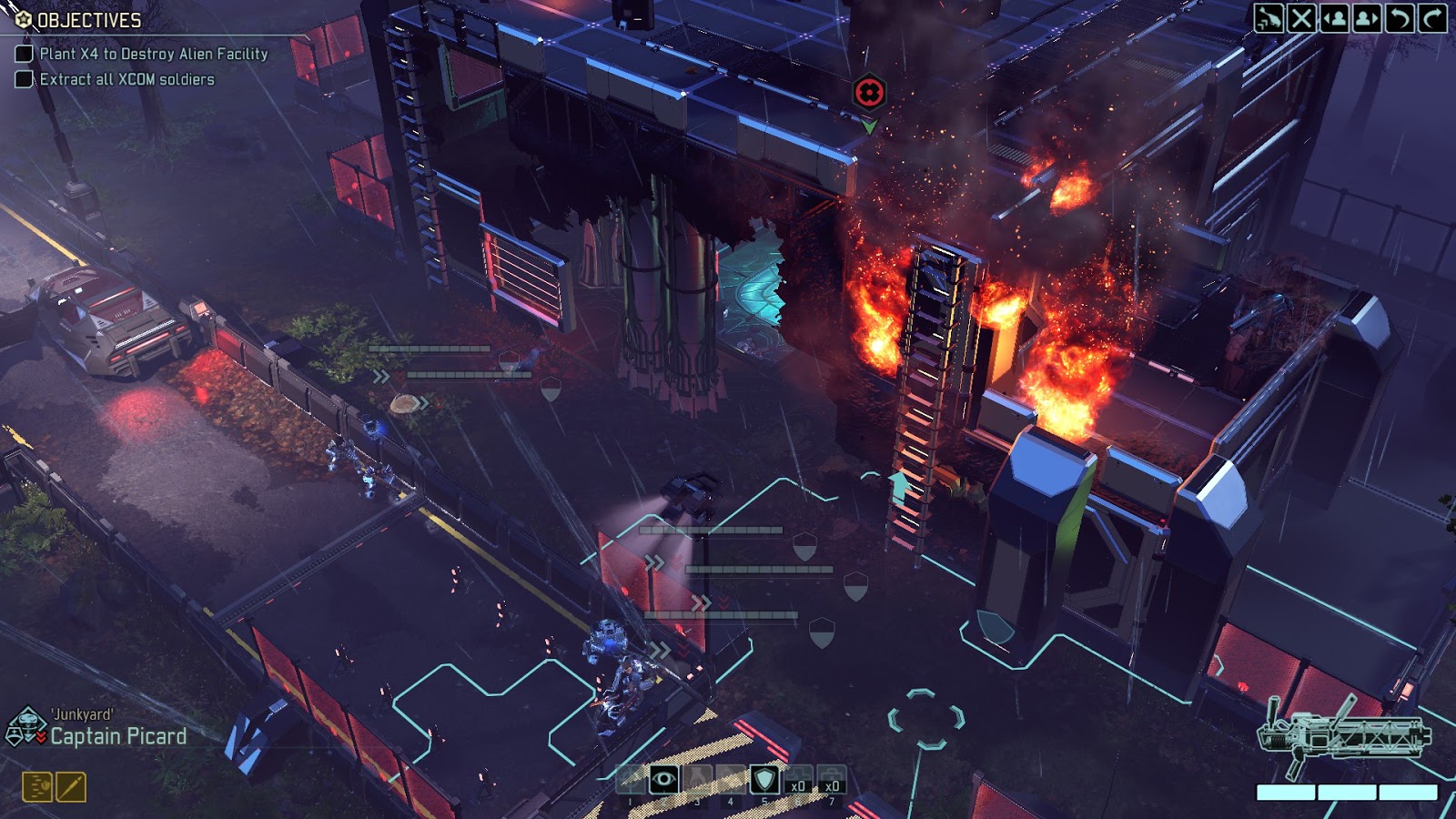Viewport: 1456px width, 819px height.
Task: Check the Plant X4 objective checkbox
Action: point(25,55)
